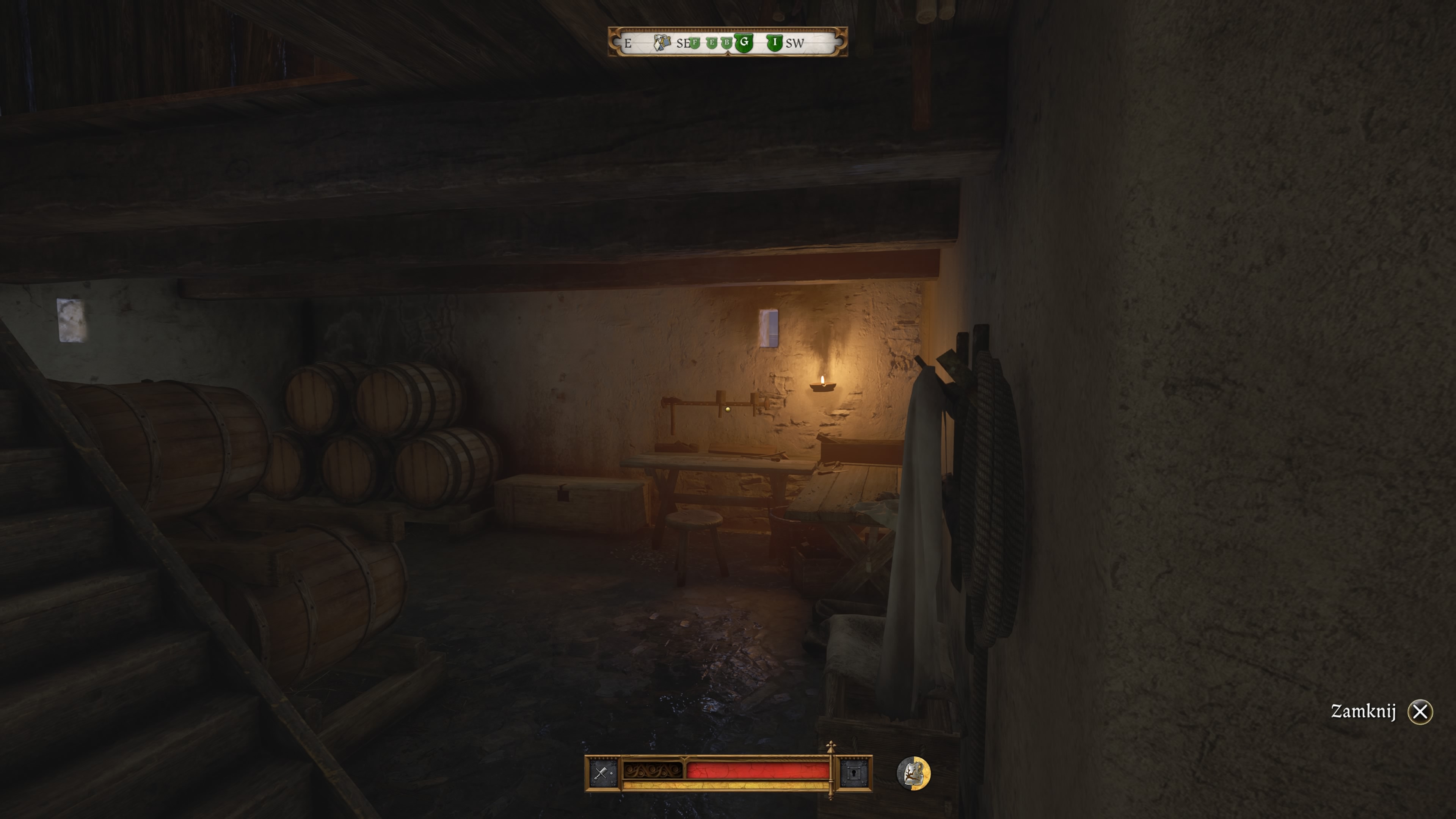
Task: Click the faded "E" shield marker
Action: pos(712,43)
